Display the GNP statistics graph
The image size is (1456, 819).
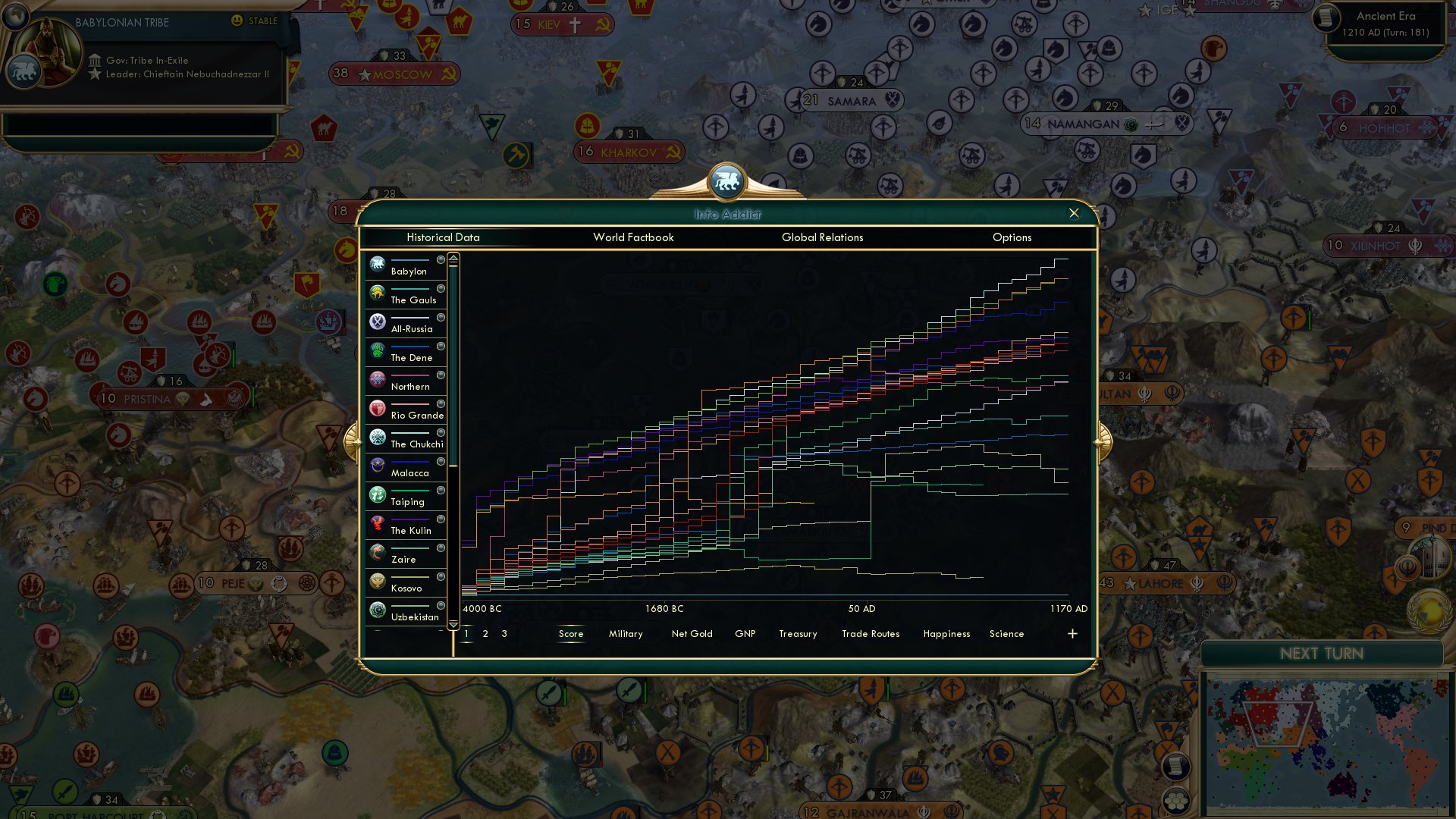click(x=746, y=633)
